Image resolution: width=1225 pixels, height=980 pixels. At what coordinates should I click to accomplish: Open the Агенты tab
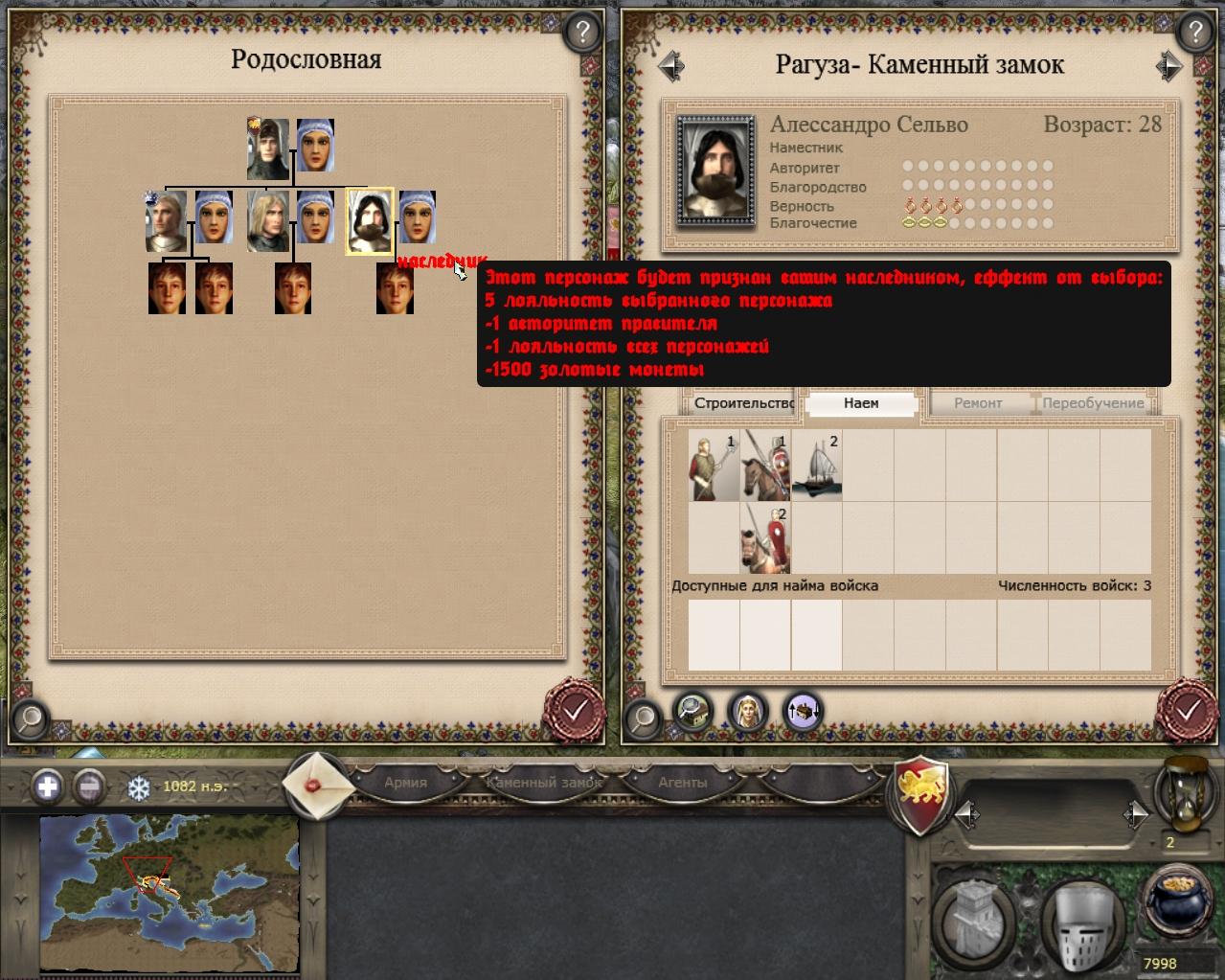click(x=682, y=783)
